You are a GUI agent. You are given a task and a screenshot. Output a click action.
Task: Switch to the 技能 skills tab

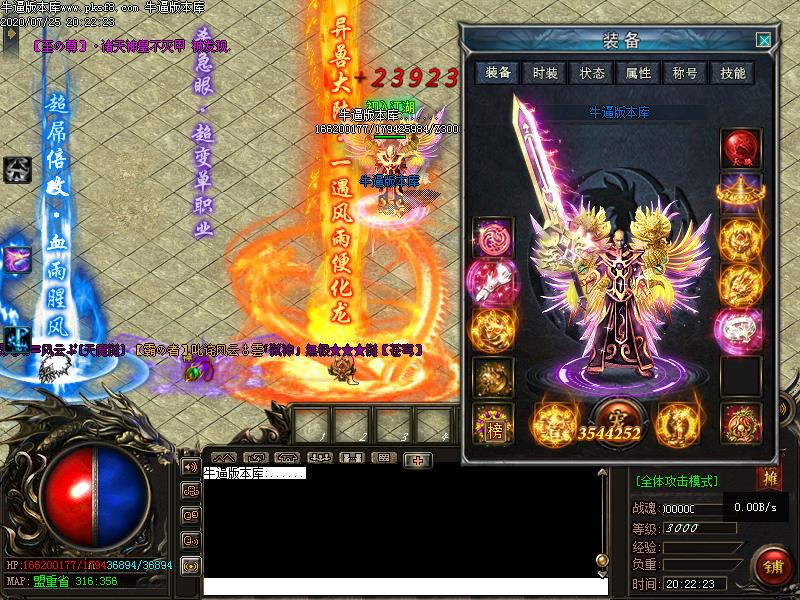pos(732,73)
